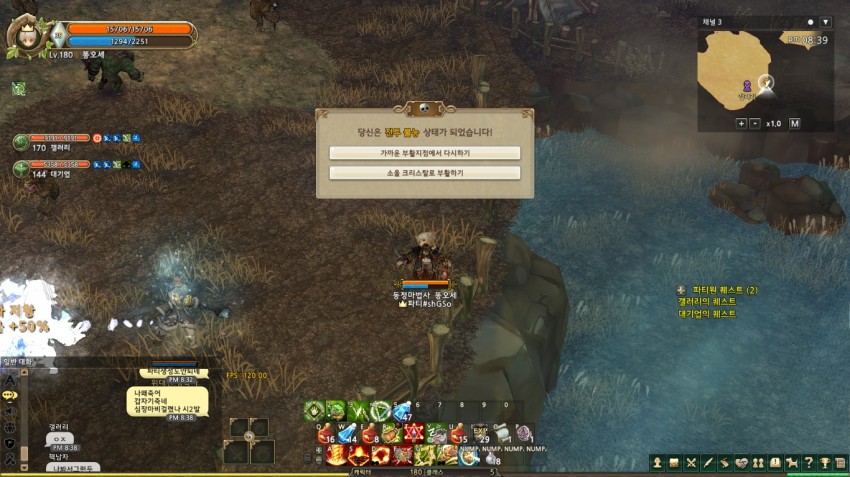
Task: Choose revive at nearest revival point
Action: tap(424, 153)
